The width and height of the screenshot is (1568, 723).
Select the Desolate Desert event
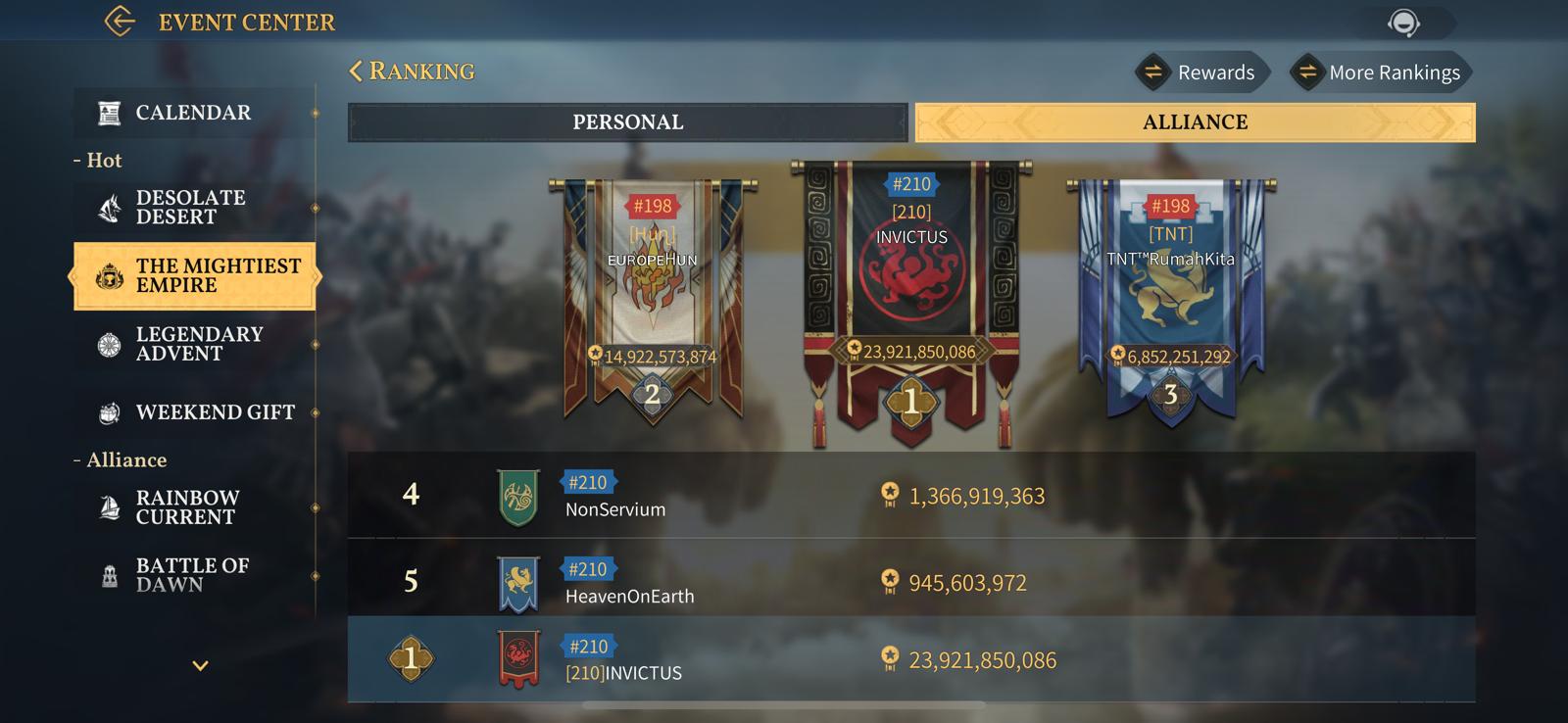(x=194, y=208)
